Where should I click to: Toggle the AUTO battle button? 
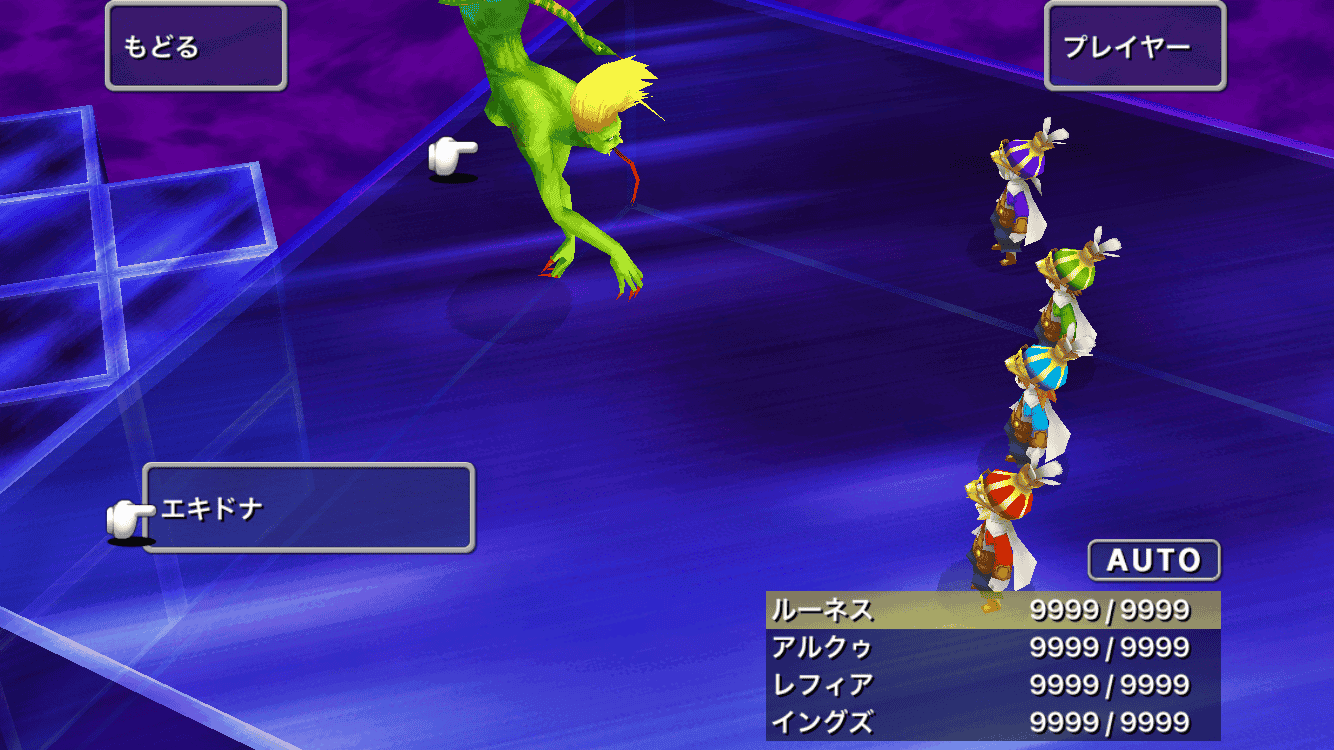[1154, 560]
